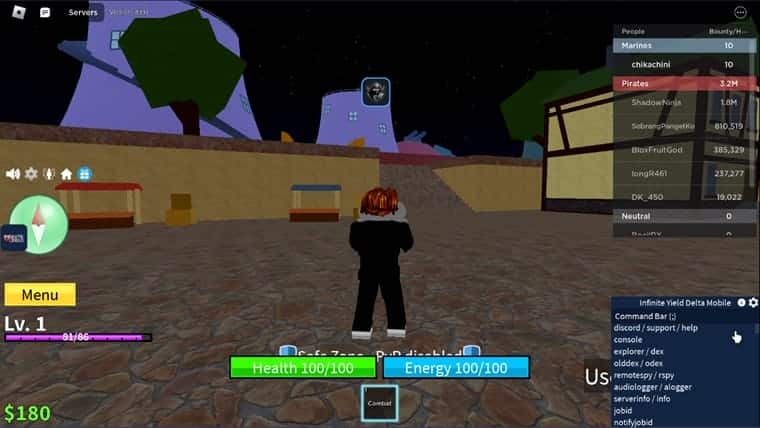Click the Infinite Yield Command Bar field
760x428 pixels.
click(x=680, y=316)
